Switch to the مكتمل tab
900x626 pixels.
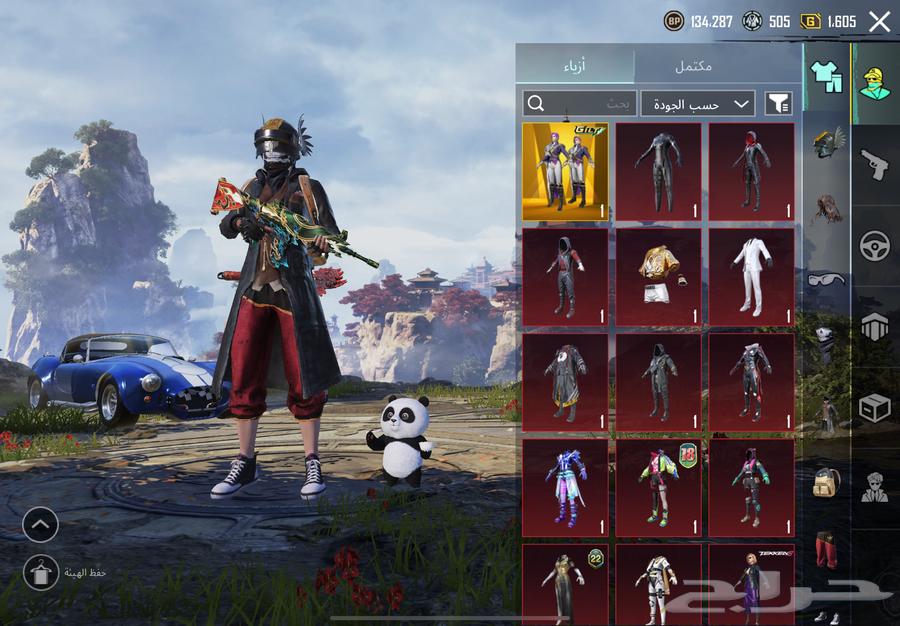(x=693, y=66)
